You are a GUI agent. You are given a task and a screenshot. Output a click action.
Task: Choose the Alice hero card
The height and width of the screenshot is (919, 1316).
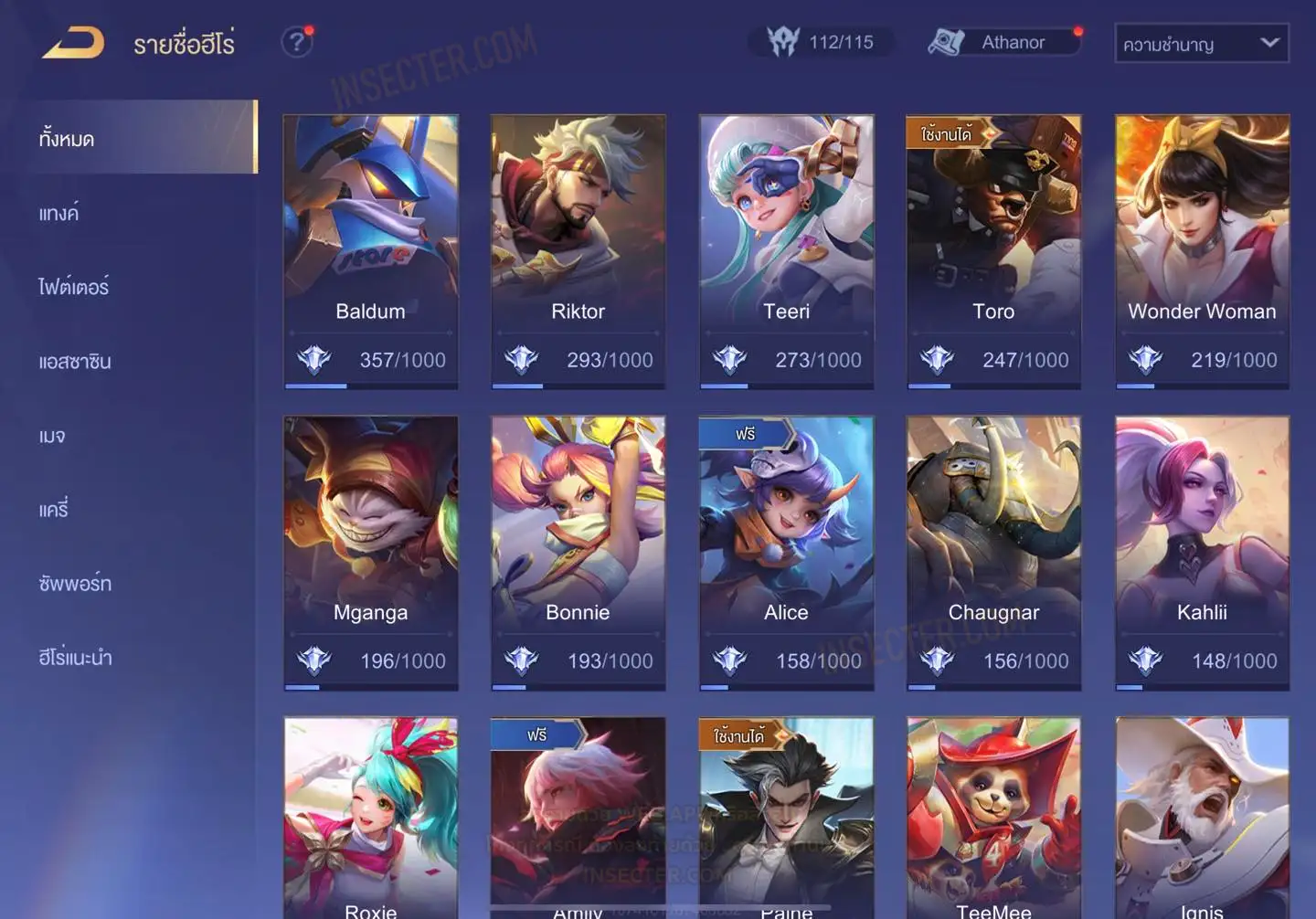pyautogui.click(x=786, y=553)
